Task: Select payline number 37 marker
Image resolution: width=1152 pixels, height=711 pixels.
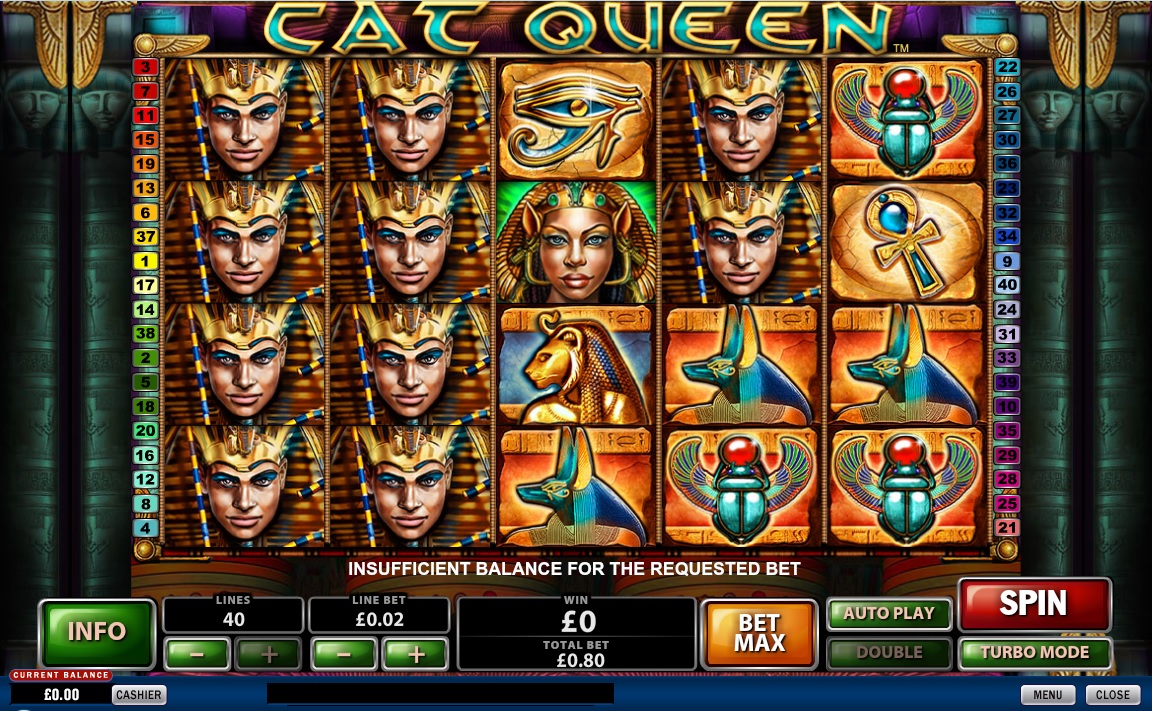Action: [146, 237]
